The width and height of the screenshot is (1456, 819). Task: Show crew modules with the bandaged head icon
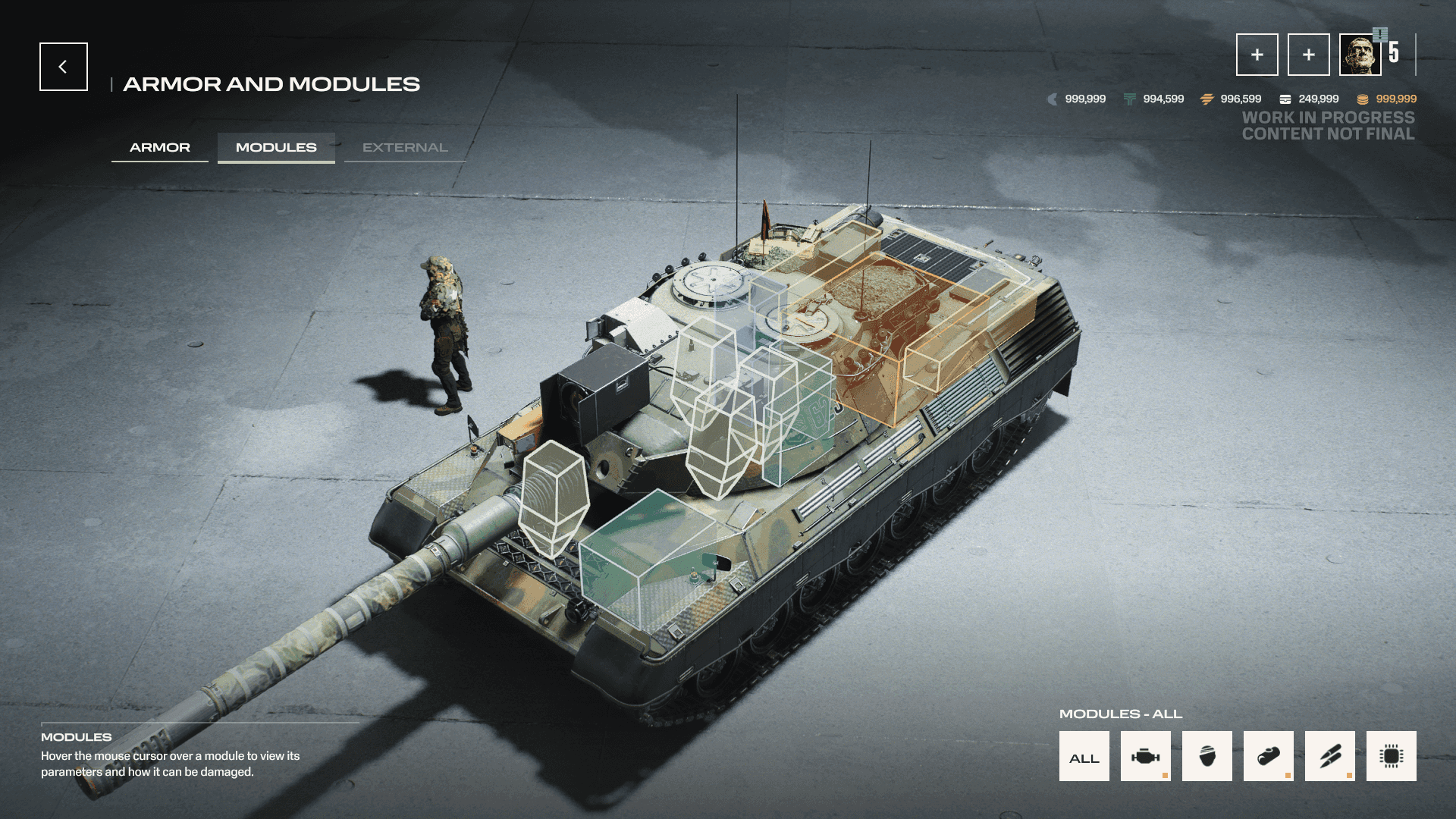pos(1207,756)
